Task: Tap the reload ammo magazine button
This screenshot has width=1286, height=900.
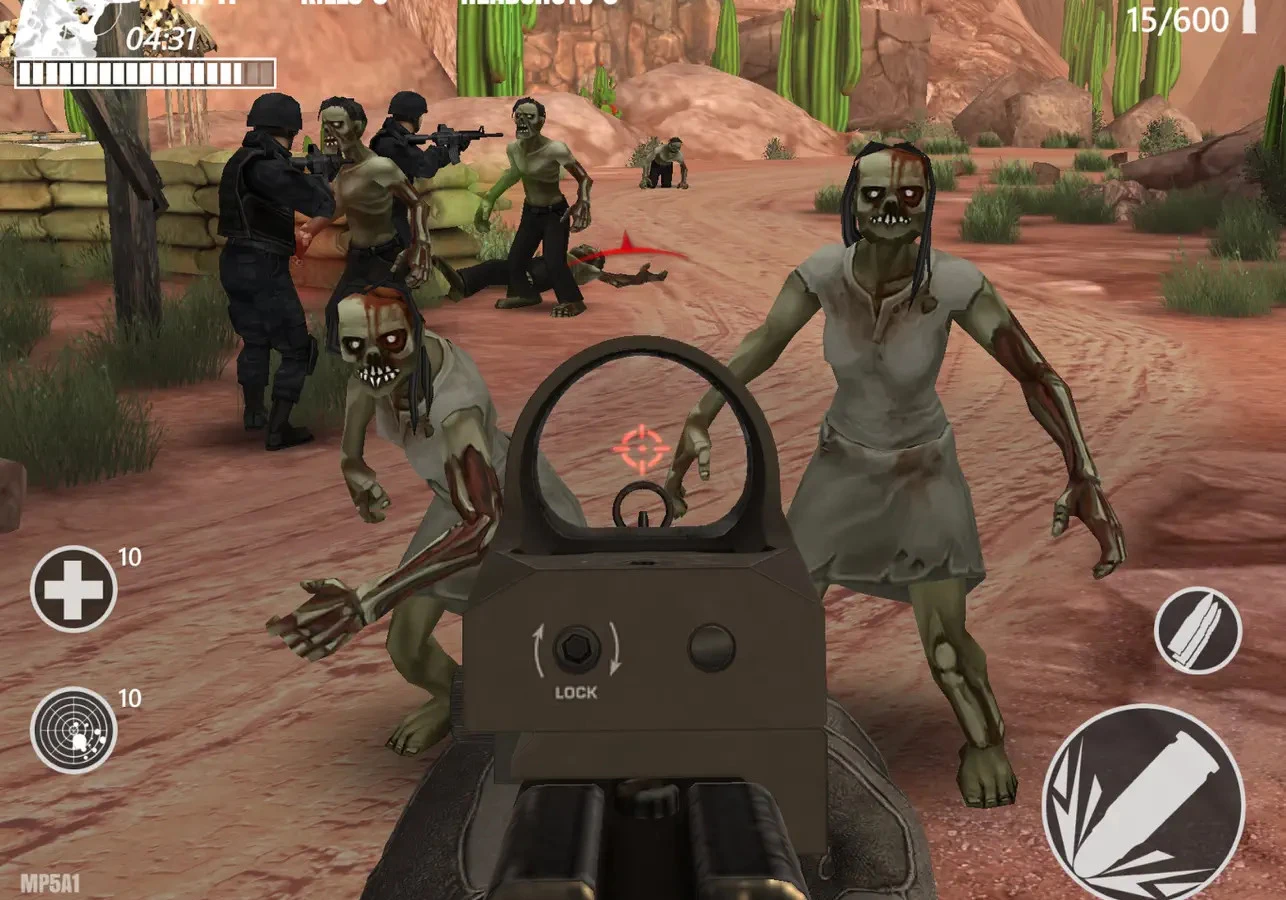Action: (1197, 630)
